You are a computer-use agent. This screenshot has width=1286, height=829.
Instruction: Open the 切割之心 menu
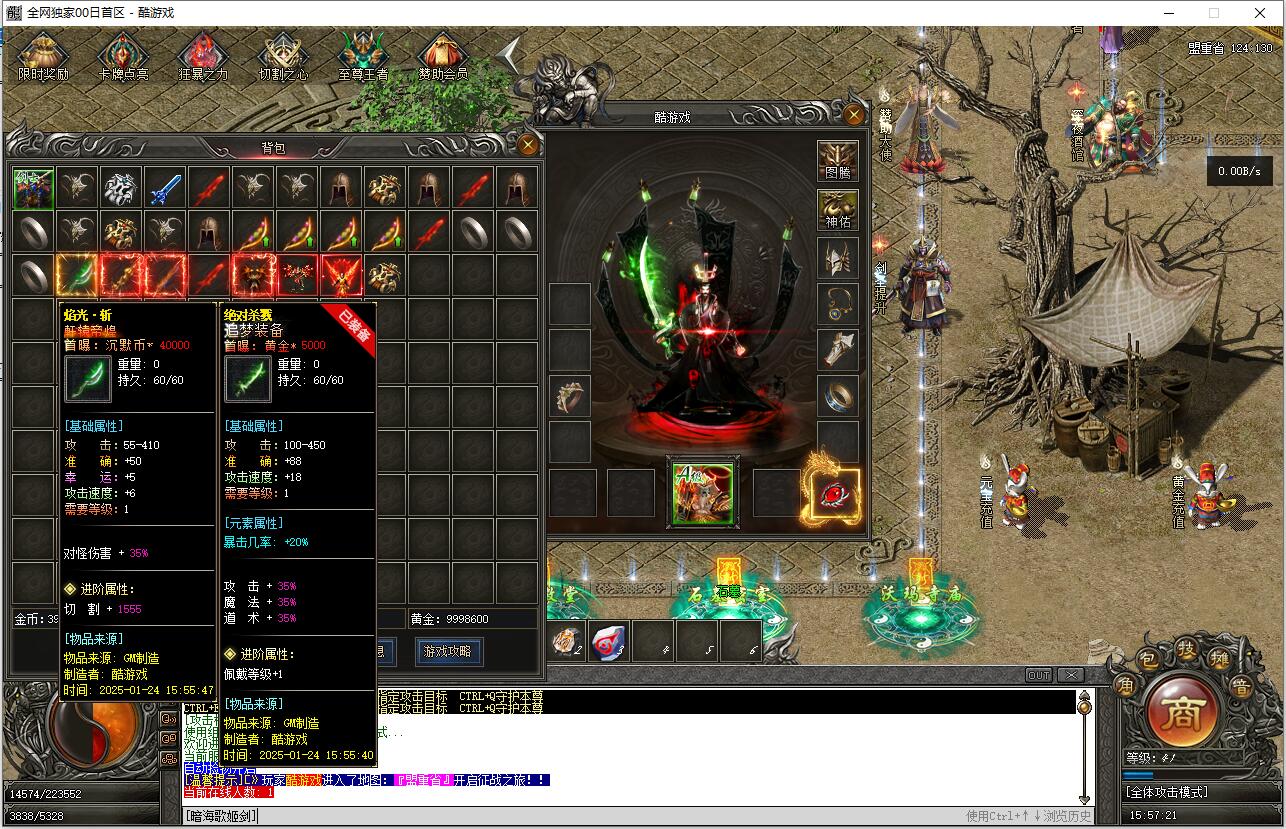[283, 56]
